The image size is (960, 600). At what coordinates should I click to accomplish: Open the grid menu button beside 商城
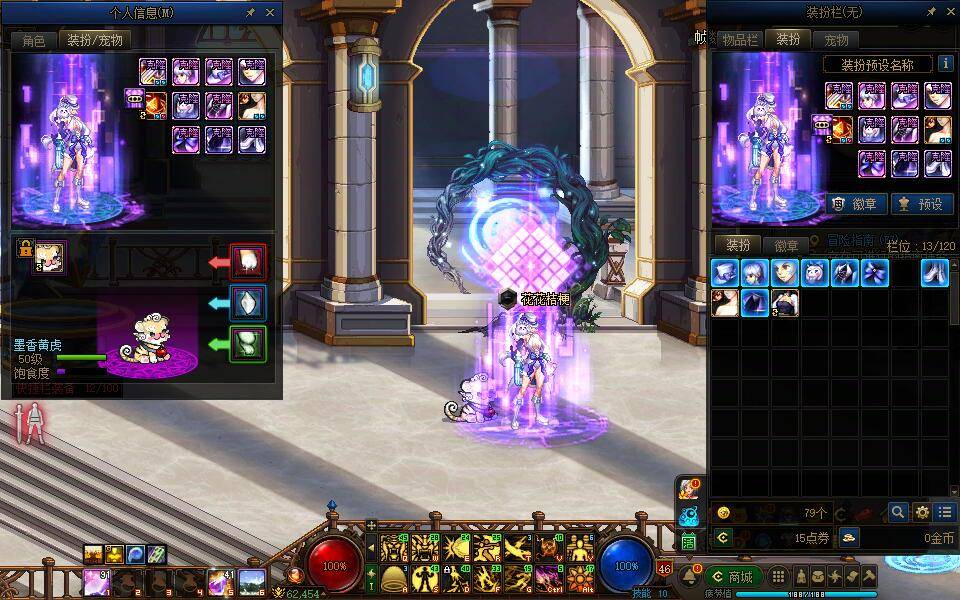click(778, 576)
